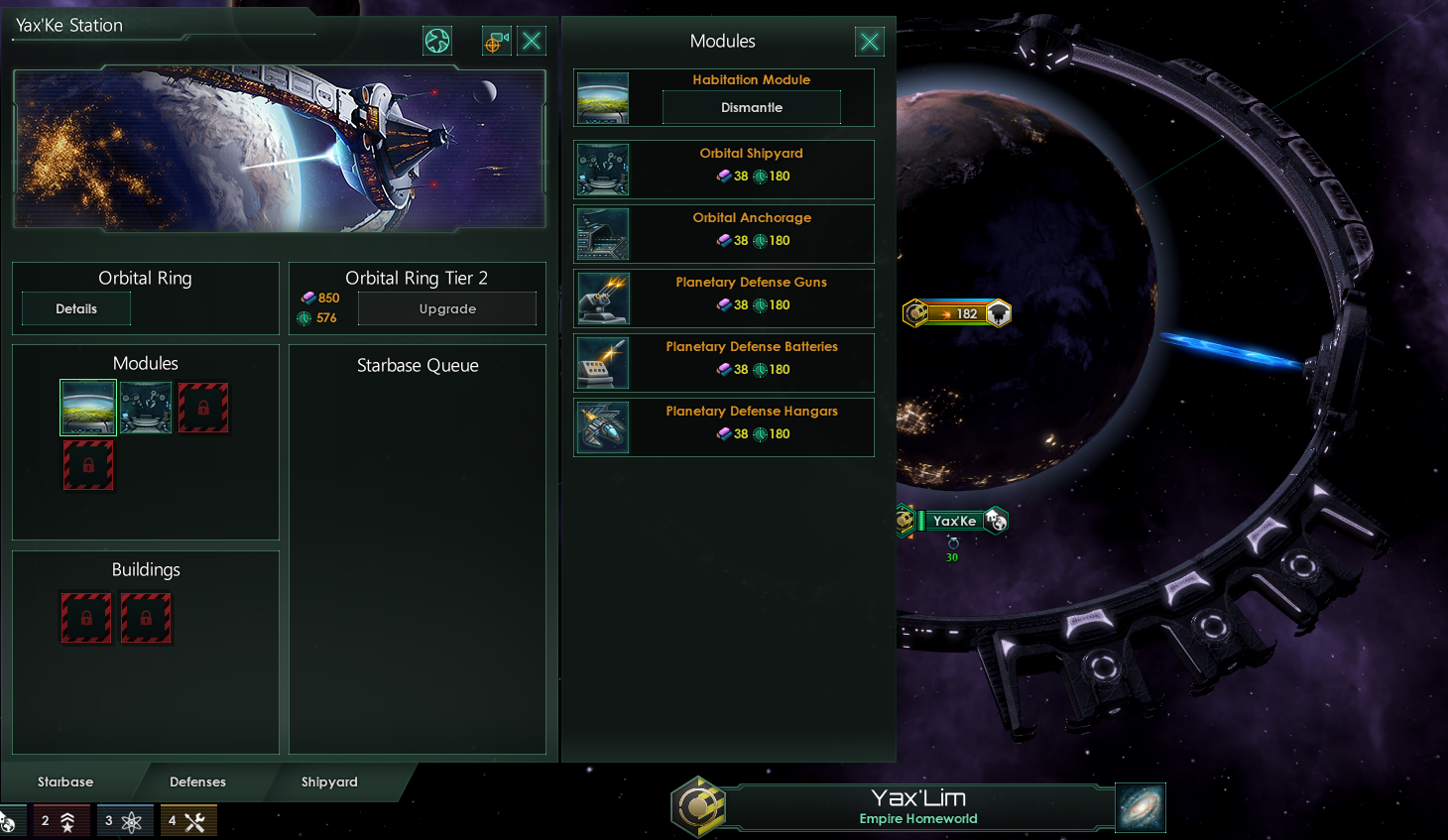The height and width of the screenshot is (840, 1448).
Task: Close the Yax'Ke Station window
Action: click(532, 41)
